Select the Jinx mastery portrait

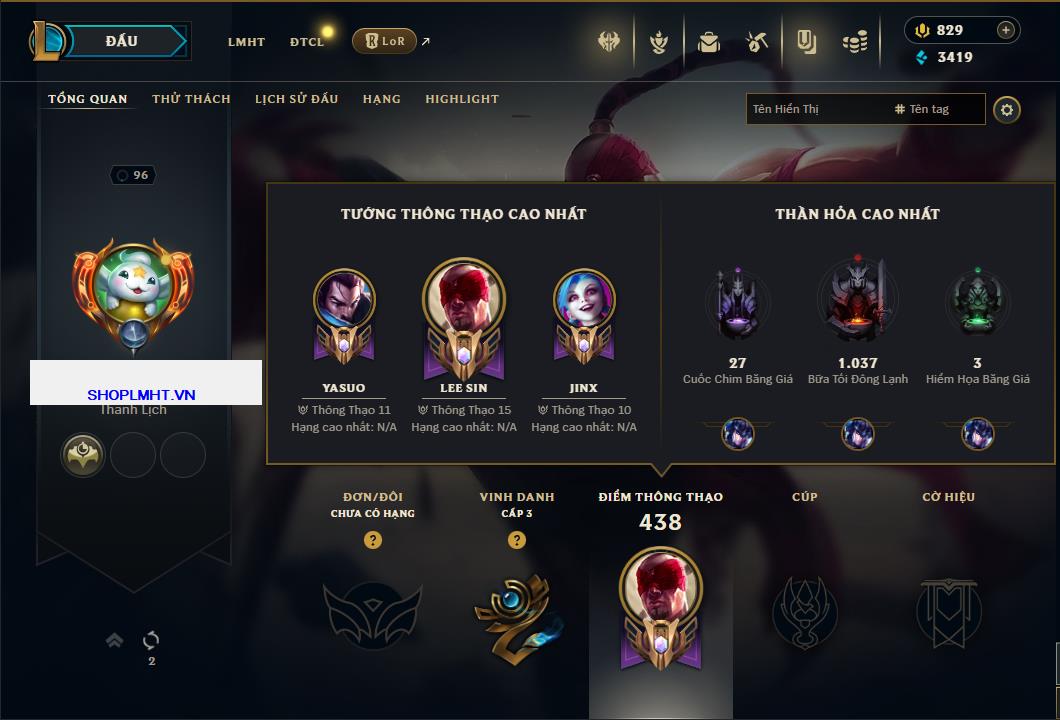[x=584, y=300]
